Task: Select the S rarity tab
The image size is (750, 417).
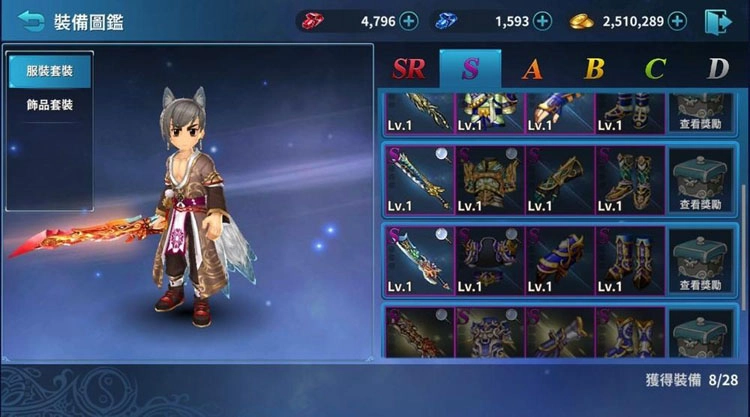Action: click(469, 68)
